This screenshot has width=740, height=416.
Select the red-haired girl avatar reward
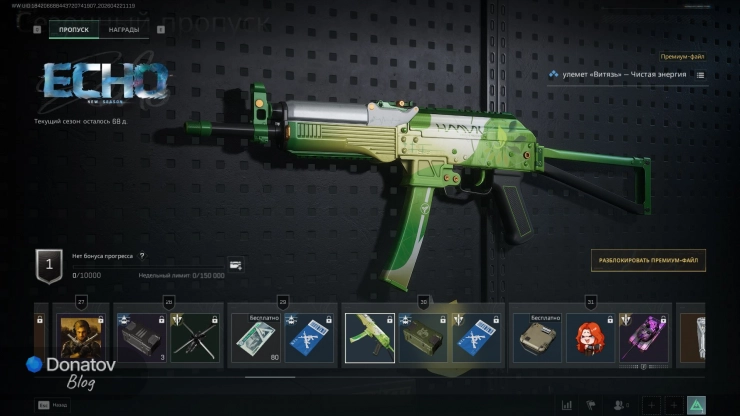click(x=590, y=338)
